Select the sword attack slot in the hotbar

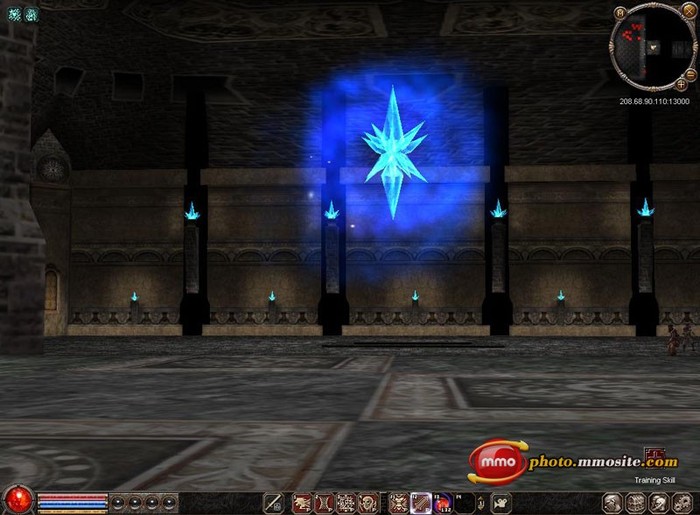point(273,502)
